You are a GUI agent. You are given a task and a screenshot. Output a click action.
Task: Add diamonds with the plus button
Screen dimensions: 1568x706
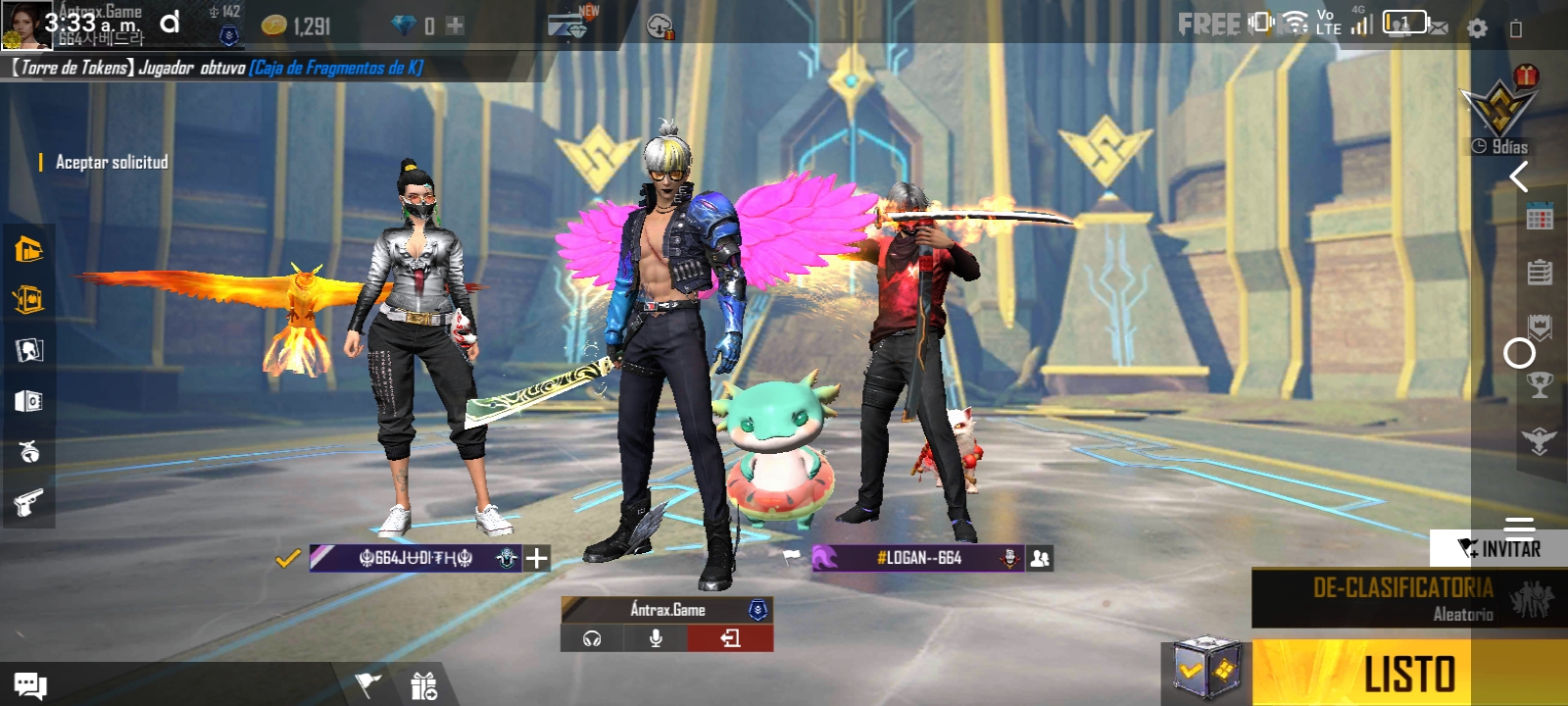455,26
